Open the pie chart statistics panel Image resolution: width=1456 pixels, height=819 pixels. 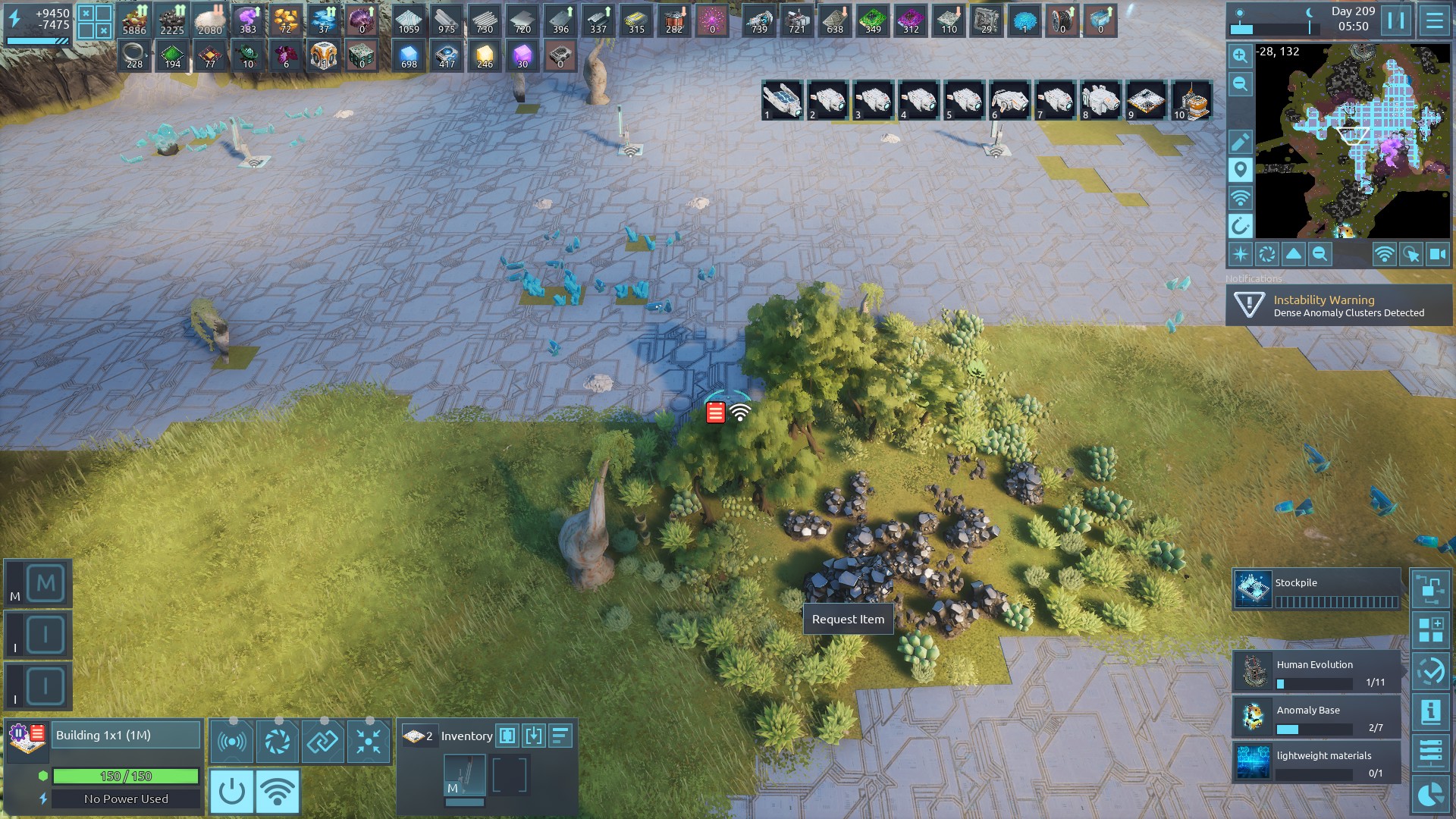click(x=1430, y=794)
